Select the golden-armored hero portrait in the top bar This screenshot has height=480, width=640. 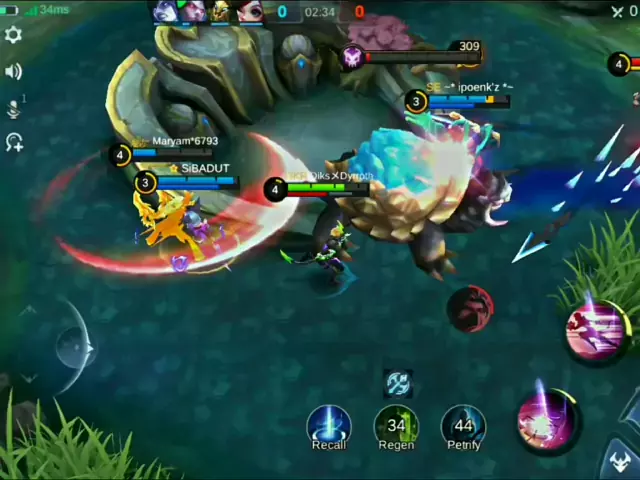point(220,11)
